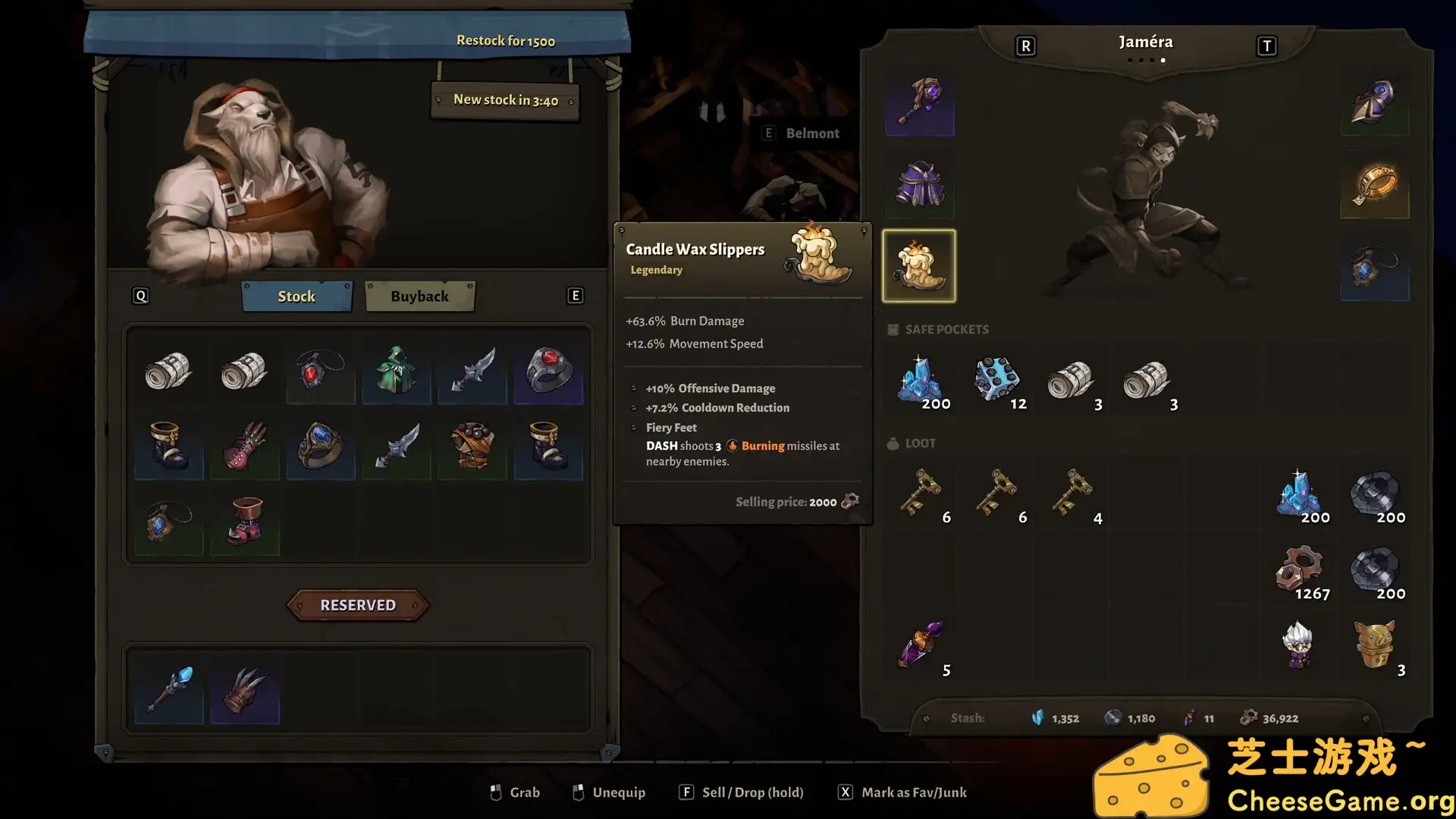Select the ruby ring in the shop stock
This screenshot has width=1456, height=819.
coord(548,372)
